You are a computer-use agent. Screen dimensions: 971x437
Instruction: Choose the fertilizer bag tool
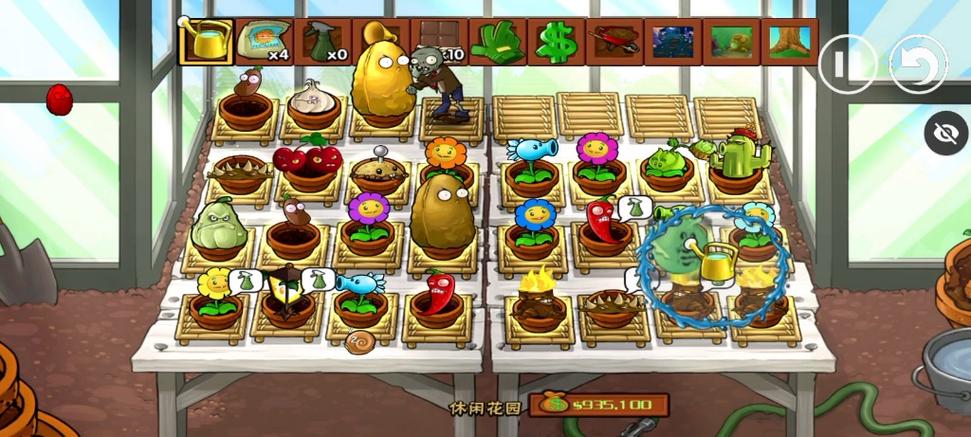tap(264, 40)
